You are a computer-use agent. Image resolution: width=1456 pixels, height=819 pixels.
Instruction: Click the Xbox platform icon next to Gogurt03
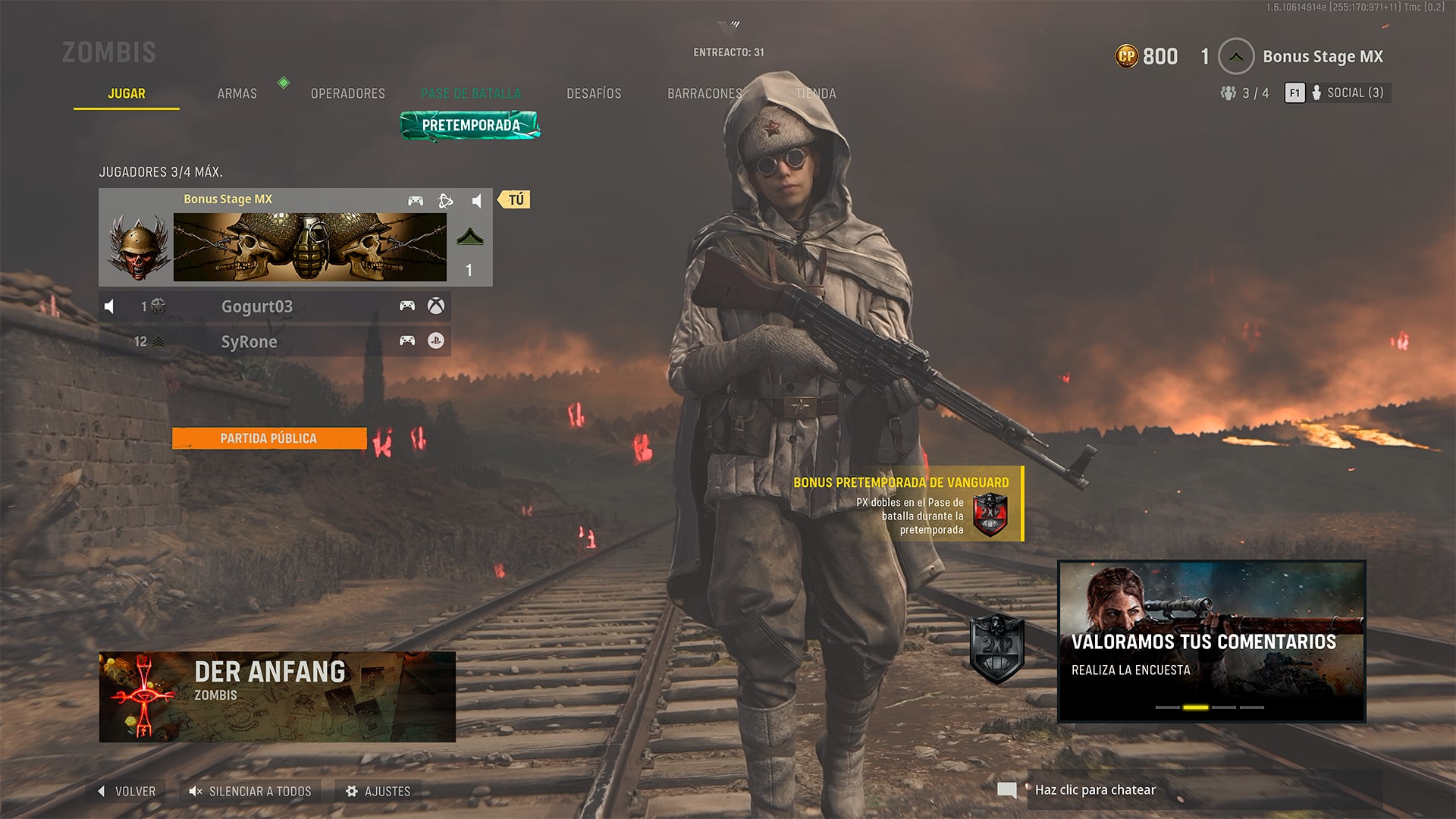pos(436,306)
